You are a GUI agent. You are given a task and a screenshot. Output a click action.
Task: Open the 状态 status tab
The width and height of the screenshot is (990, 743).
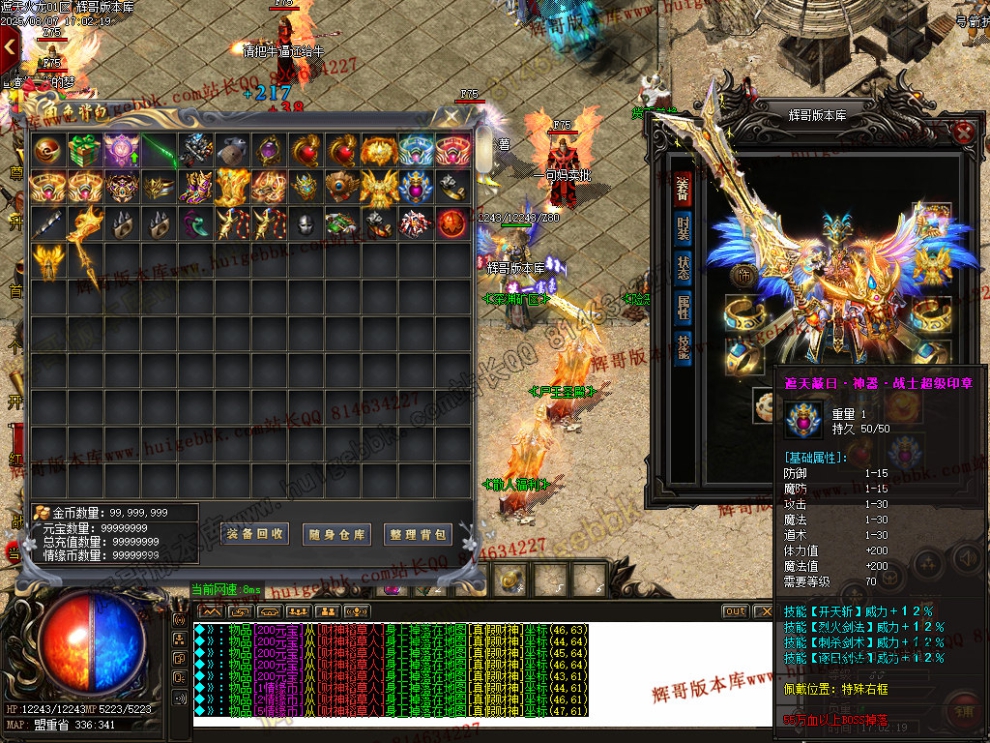coord(684,268)
